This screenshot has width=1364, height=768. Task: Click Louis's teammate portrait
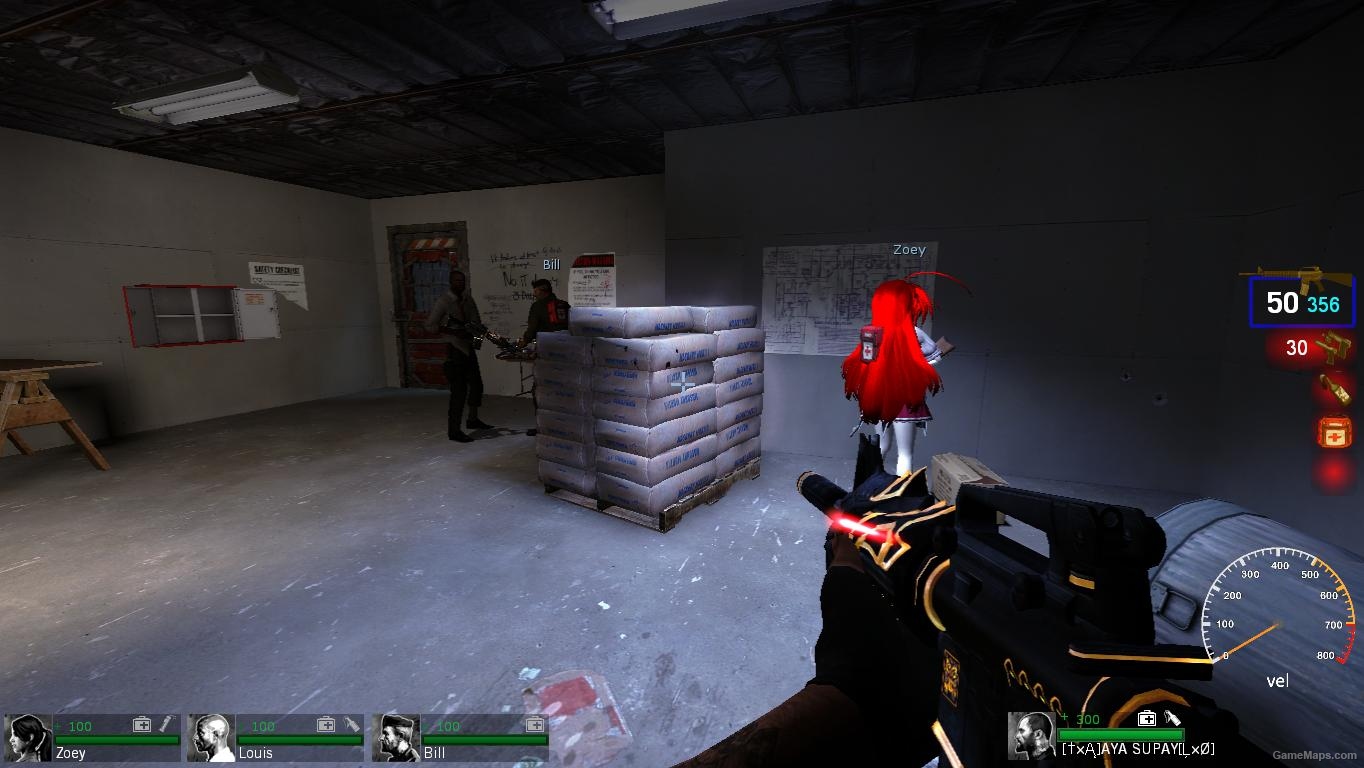211,737
